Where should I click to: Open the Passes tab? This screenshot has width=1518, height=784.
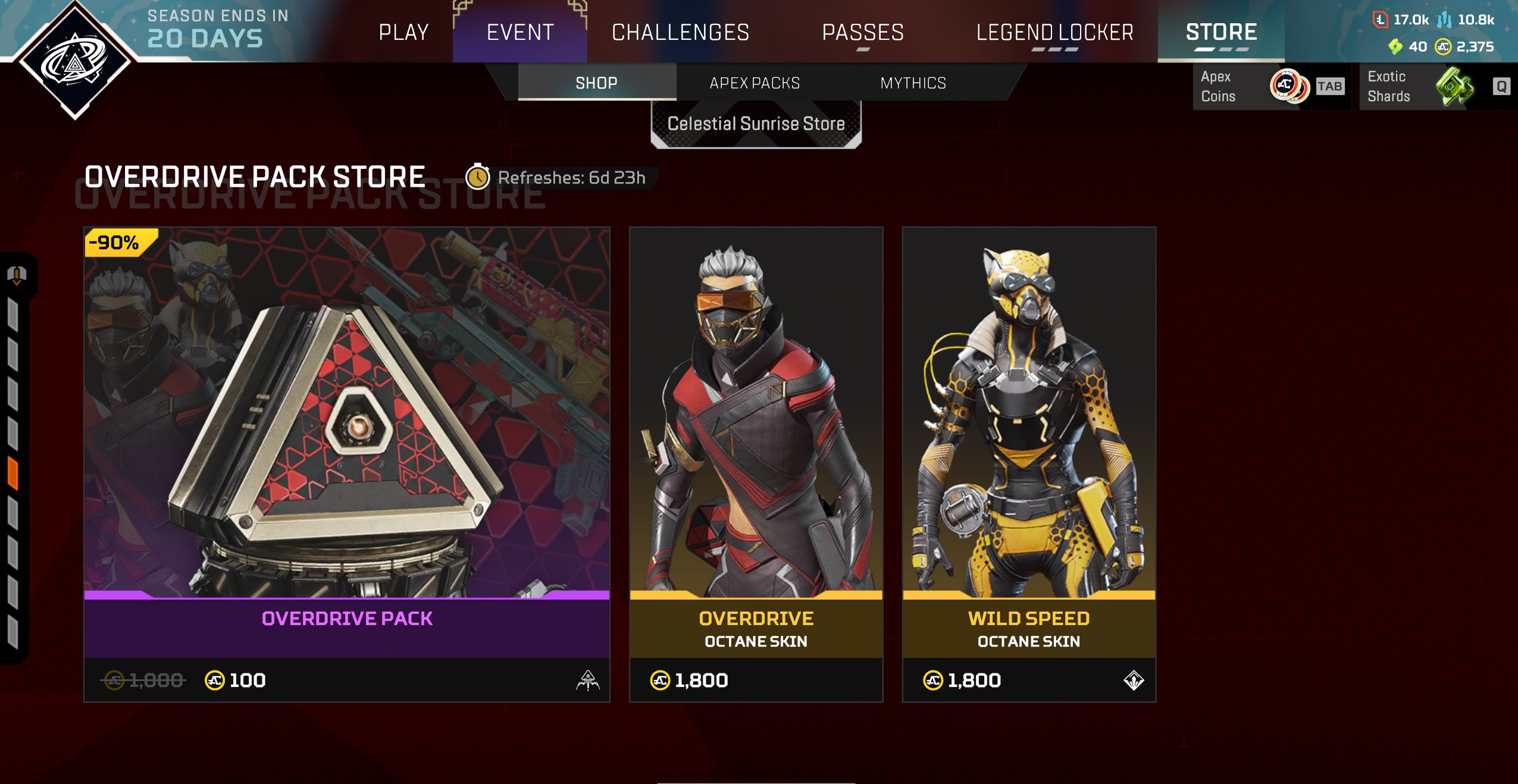[x=863, y=32]
